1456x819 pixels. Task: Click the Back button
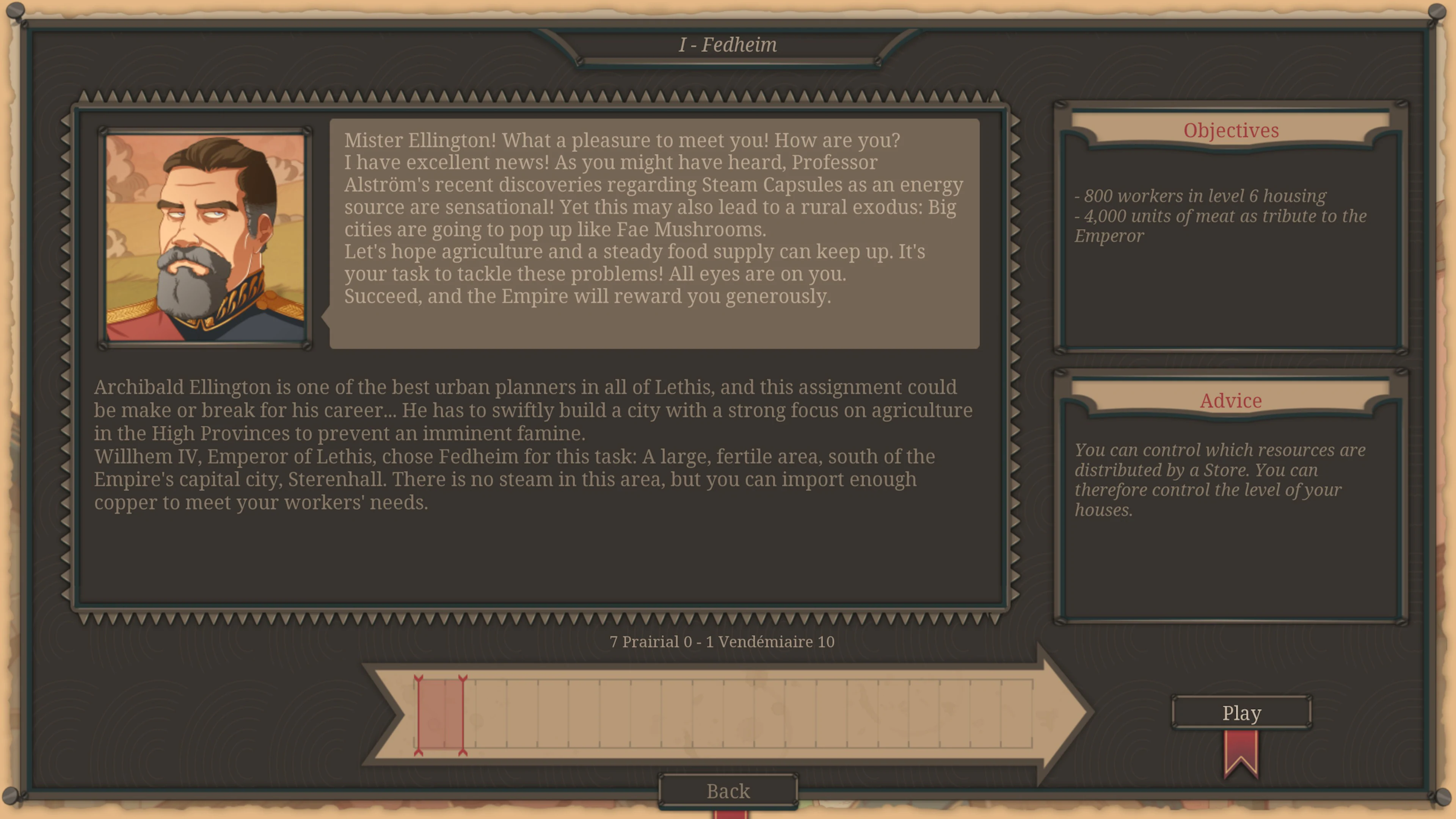point(728,791)
